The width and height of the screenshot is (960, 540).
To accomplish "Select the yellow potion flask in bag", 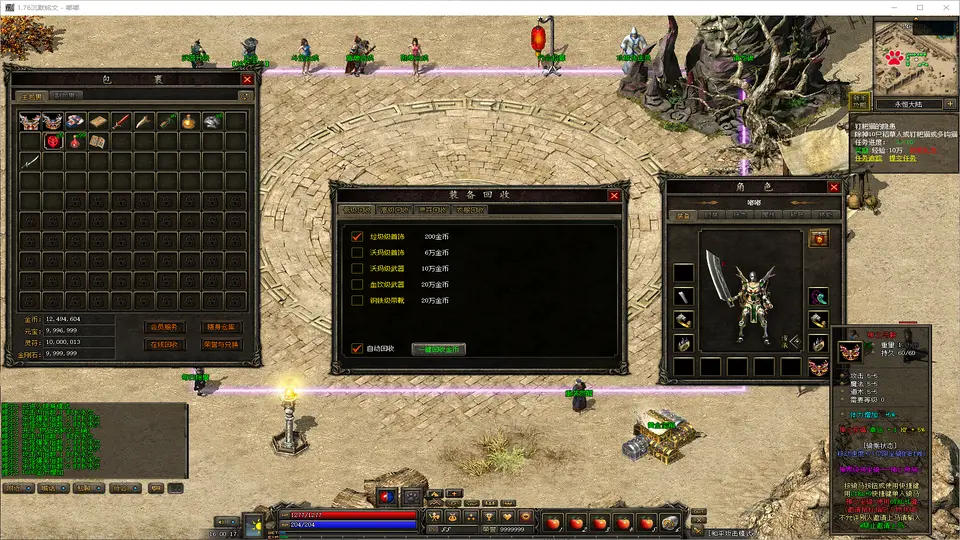I will coord(187,121).
